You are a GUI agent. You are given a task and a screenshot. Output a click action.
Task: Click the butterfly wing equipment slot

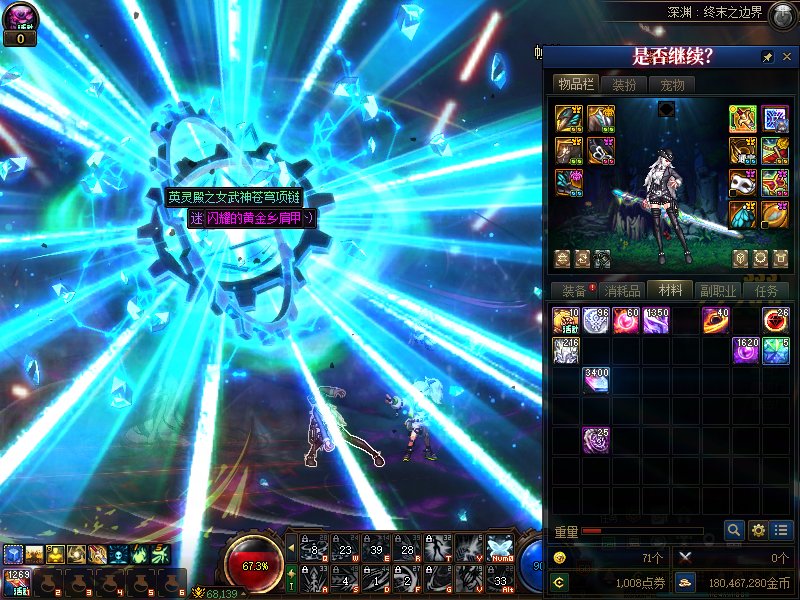pos(743,214)
